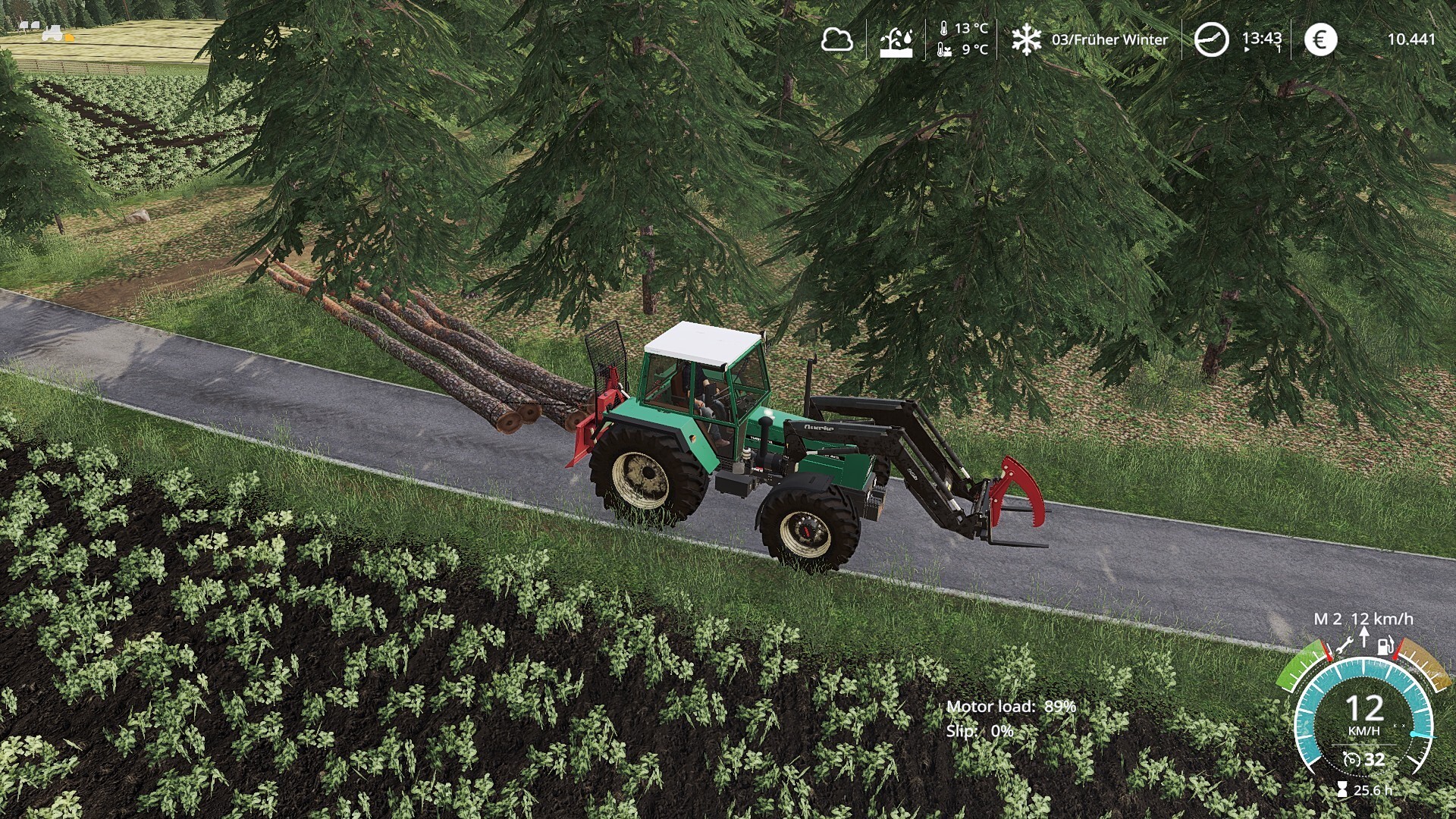Click the cloud weather icon
The height and width of the screenshot is (819, 1456).
click(836, 39)
